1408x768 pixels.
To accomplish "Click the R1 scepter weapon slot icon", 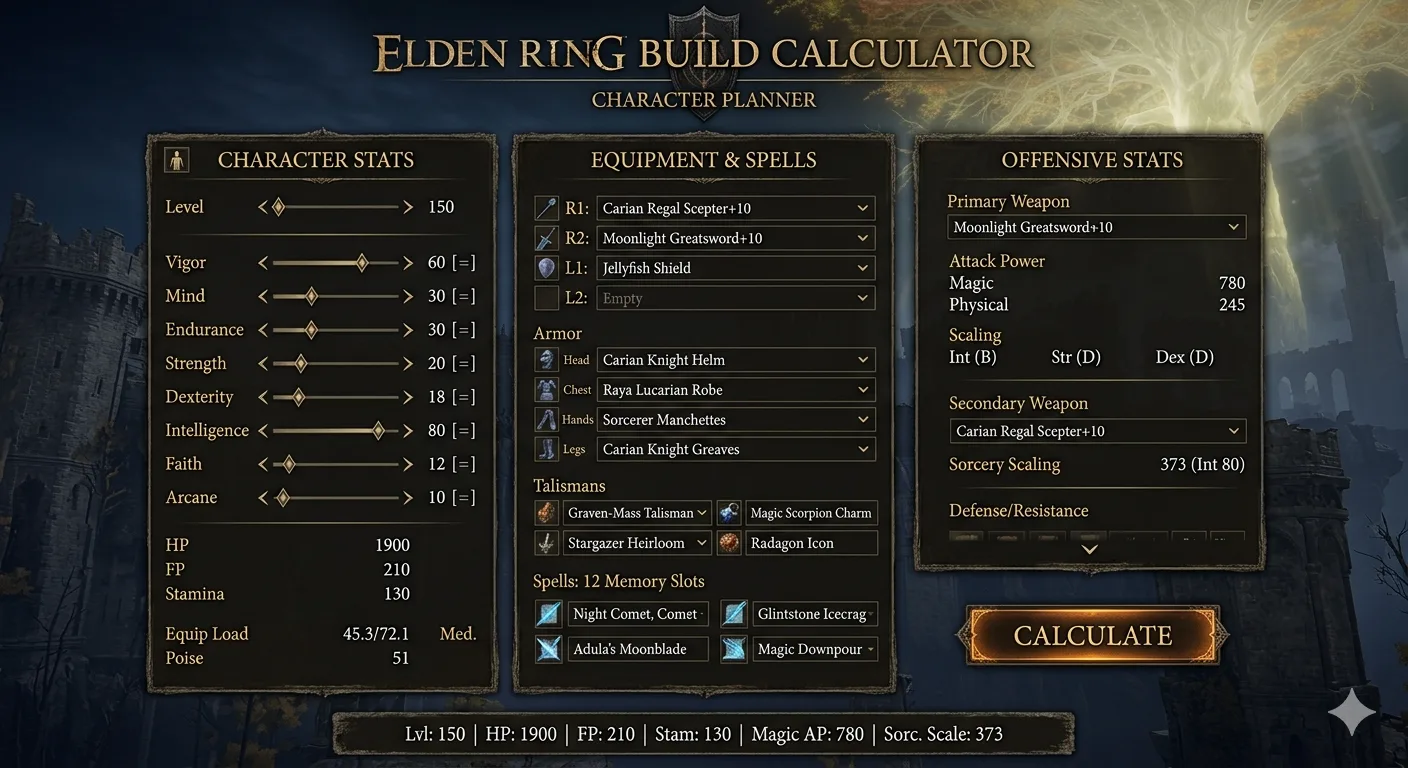I will pyautogui.click(x=546, y=208).
